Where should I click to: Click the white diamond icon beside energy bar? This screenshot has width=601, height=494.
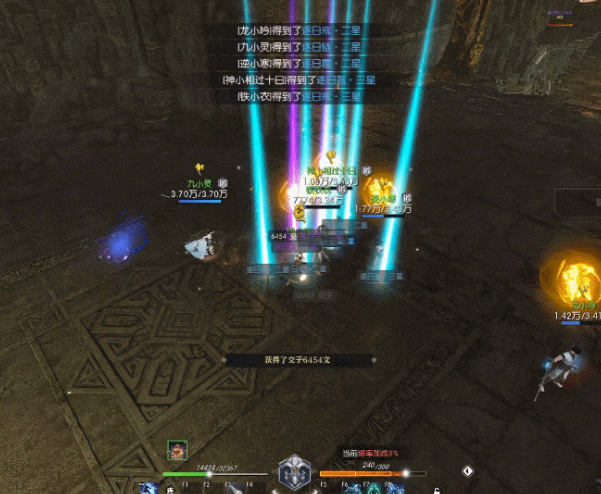[x=467, y=470]
